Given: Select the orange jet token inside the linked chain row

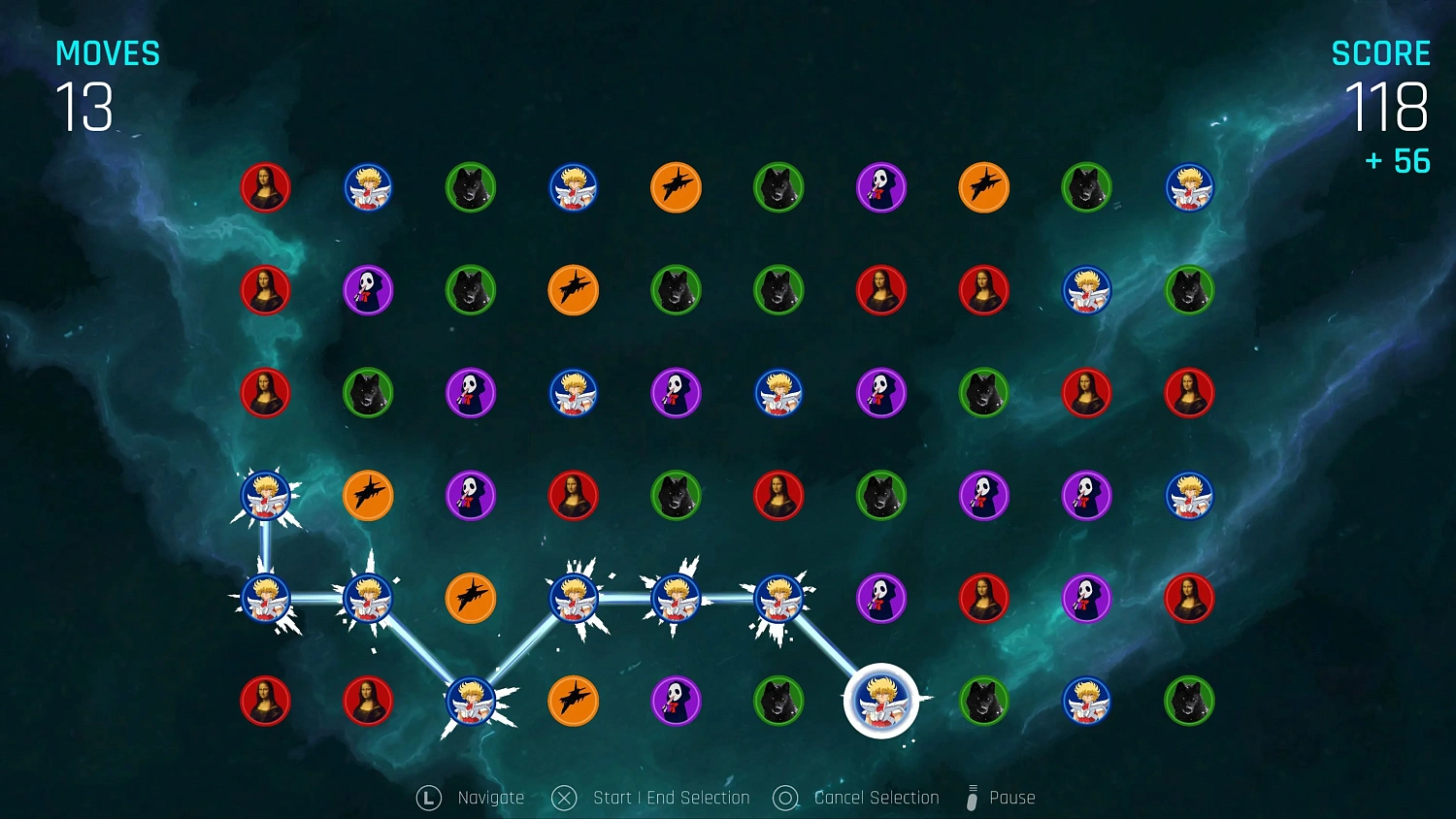Looking at the screenshot, I should point(471,598).
